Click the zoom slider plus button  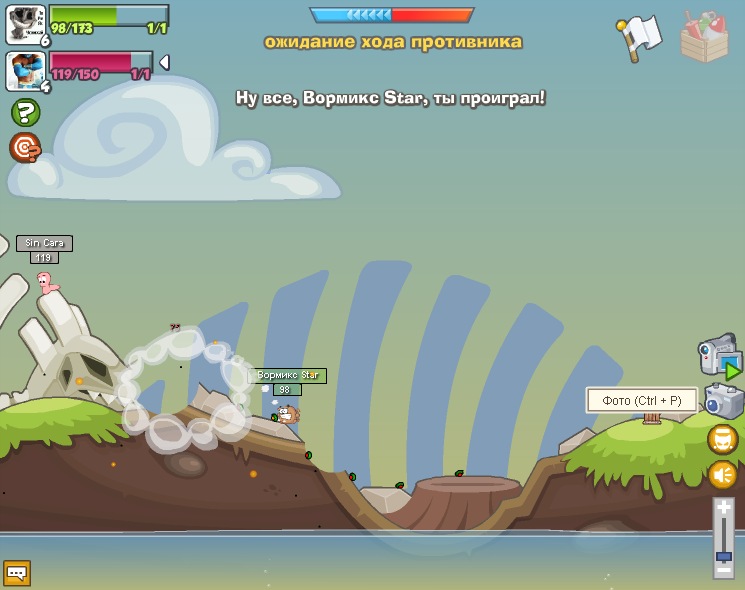(723, 508)
